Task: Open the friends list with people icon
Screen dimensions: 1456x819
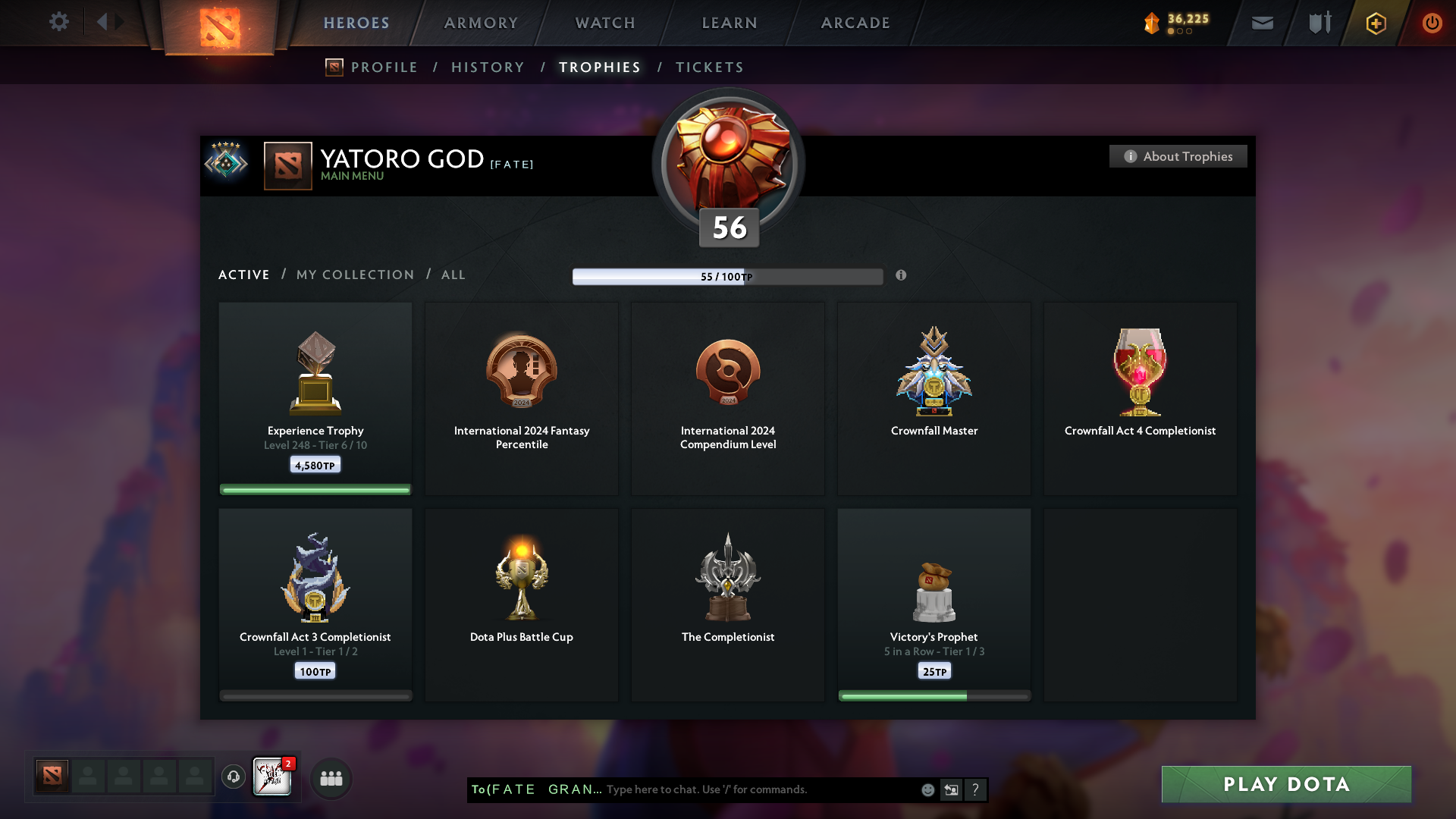Action: (x=331, y=778)
